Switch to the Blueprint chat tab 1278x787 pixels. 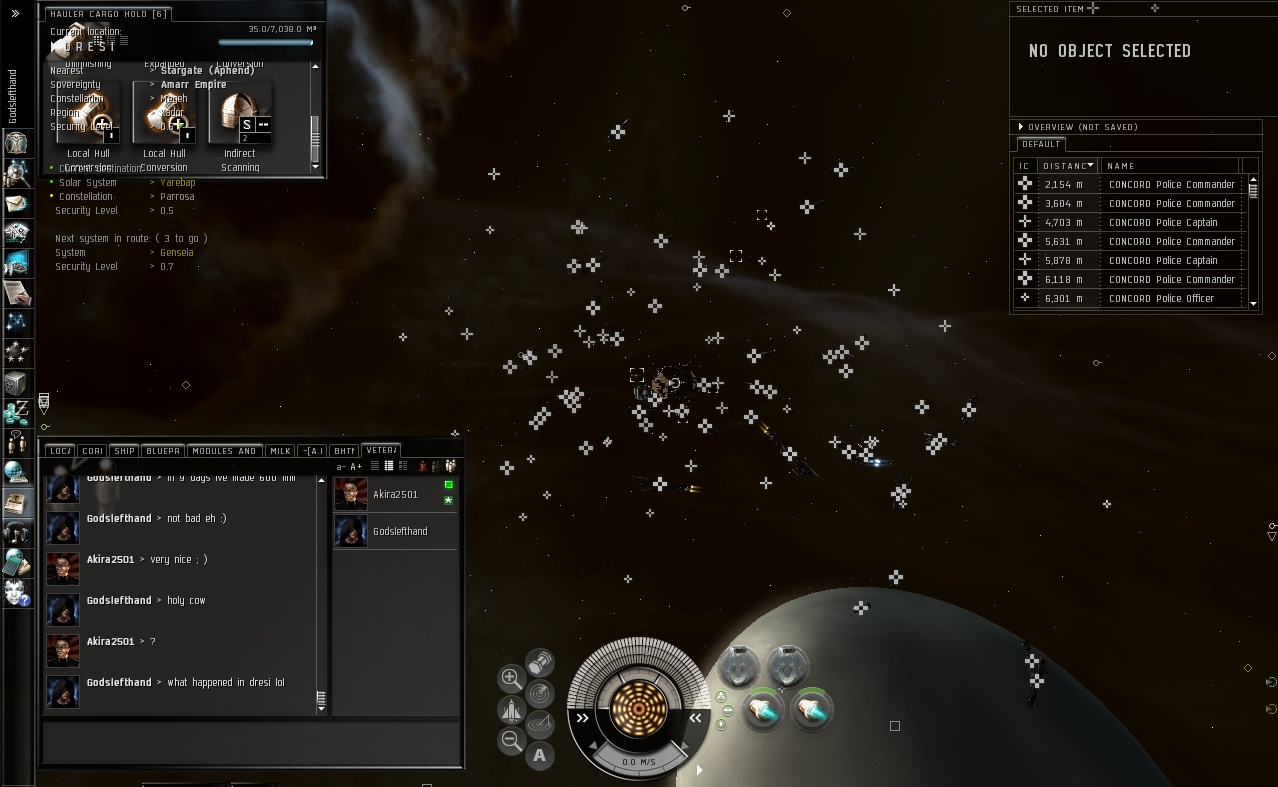(162, 451)
